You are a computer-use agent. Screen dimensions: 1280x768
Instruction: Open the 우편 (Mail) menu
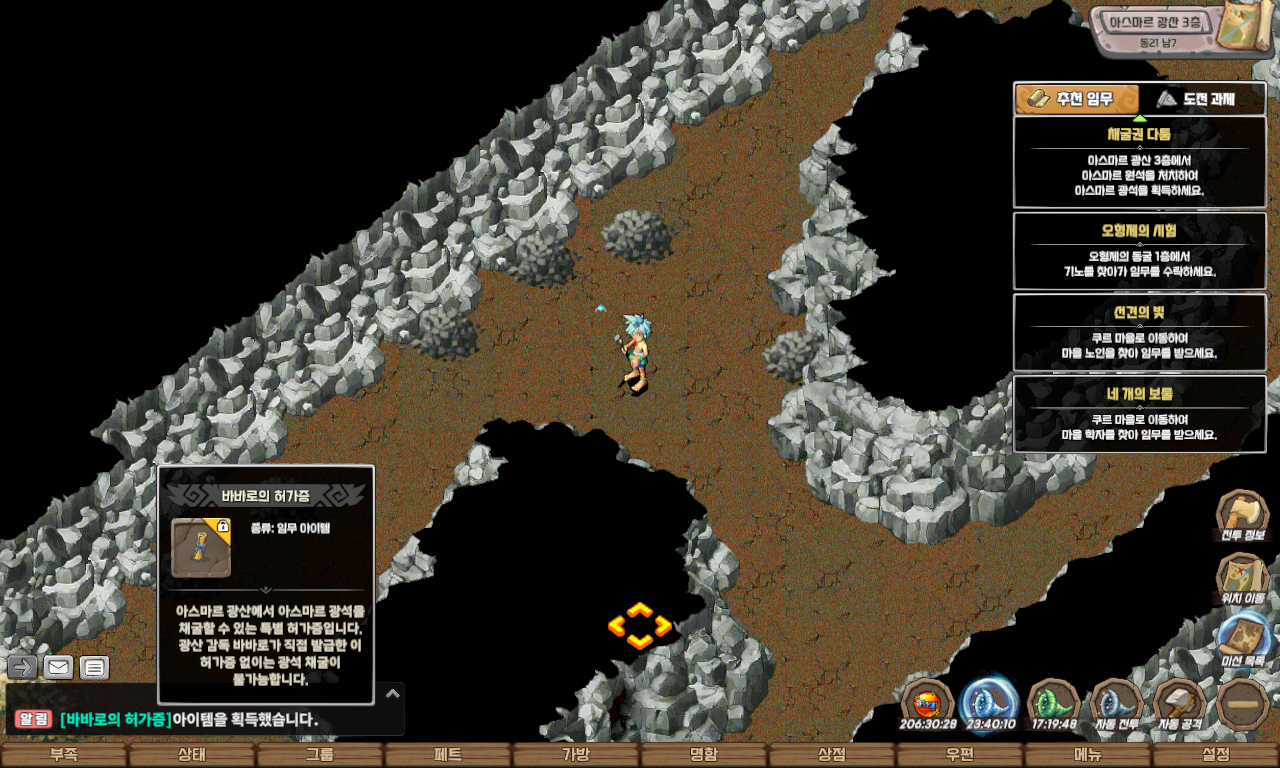pos(960,755)
